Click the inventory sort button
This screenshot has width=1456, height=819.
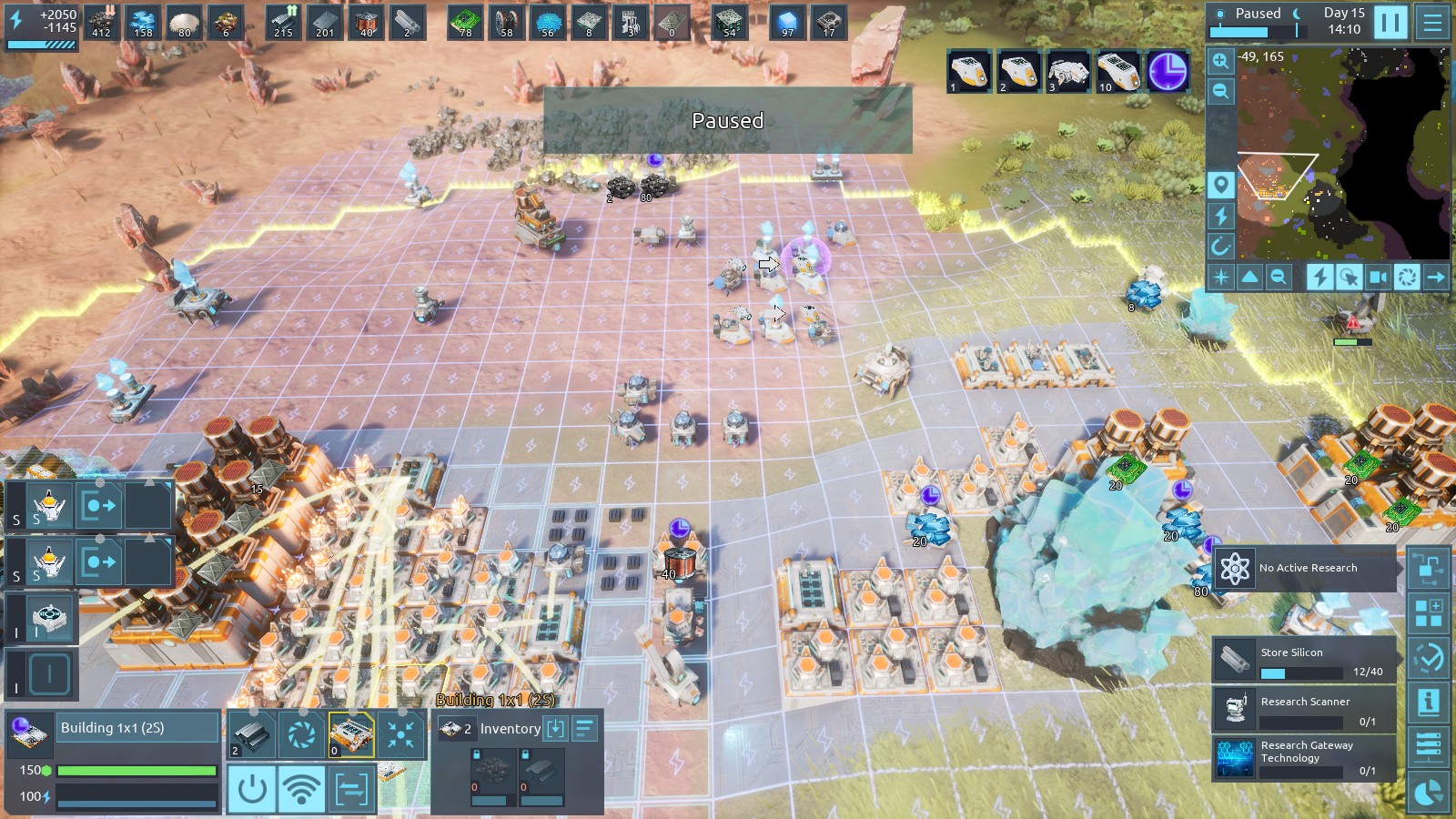[x=584, y=728]
